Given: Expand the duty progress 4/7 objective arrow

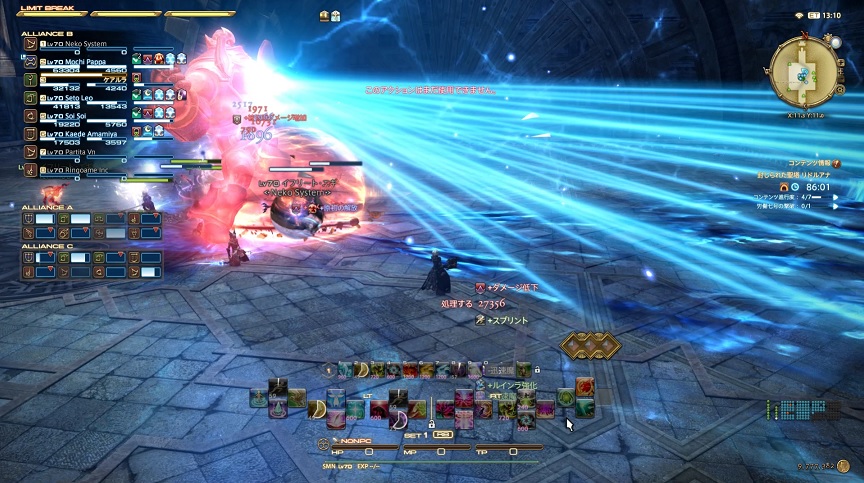Looking at the screenshot, I should click(x=836, y=198).
